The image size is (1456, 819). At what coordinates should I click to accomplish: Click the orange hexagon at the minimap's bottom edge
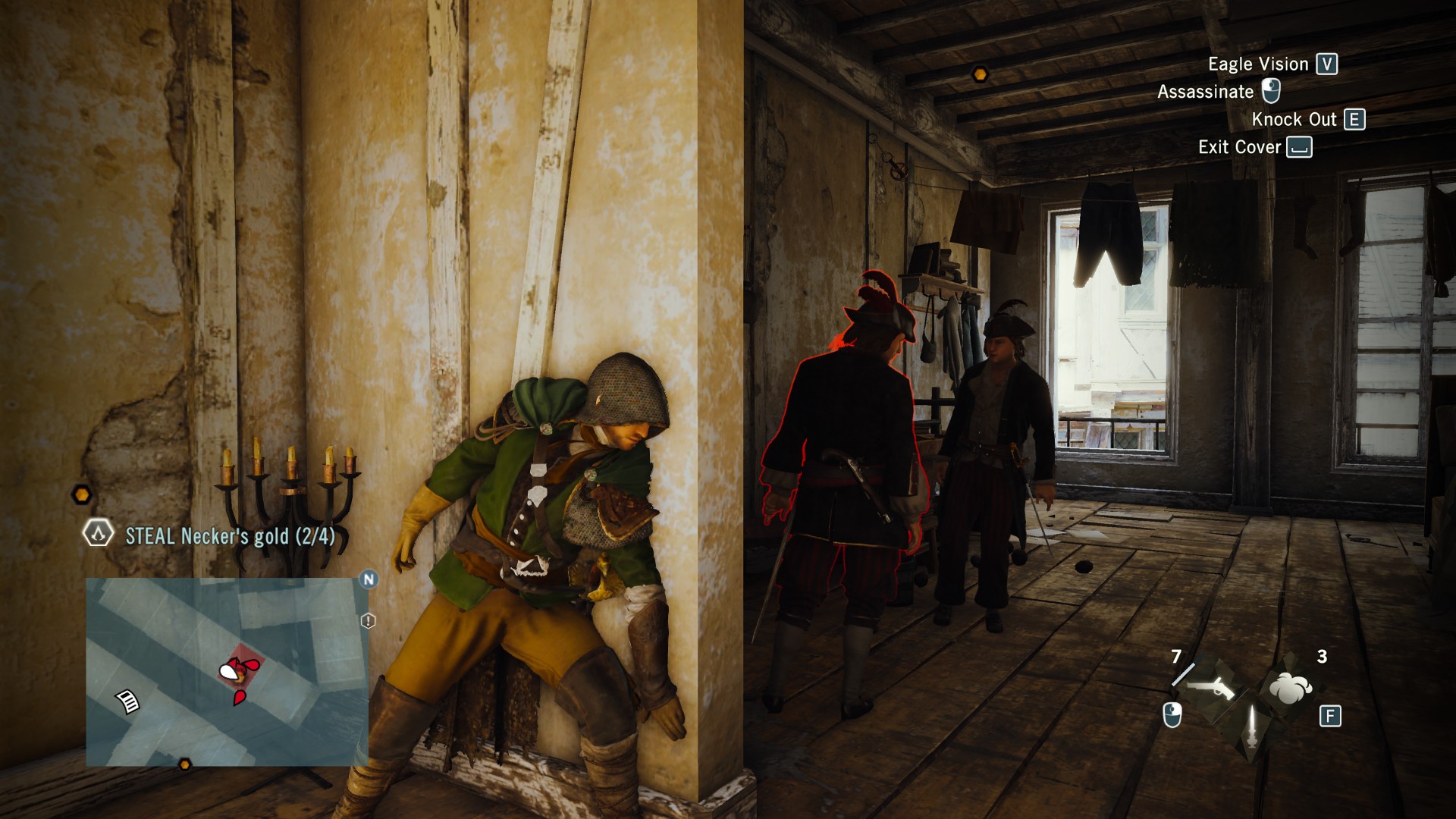(185, 765)
